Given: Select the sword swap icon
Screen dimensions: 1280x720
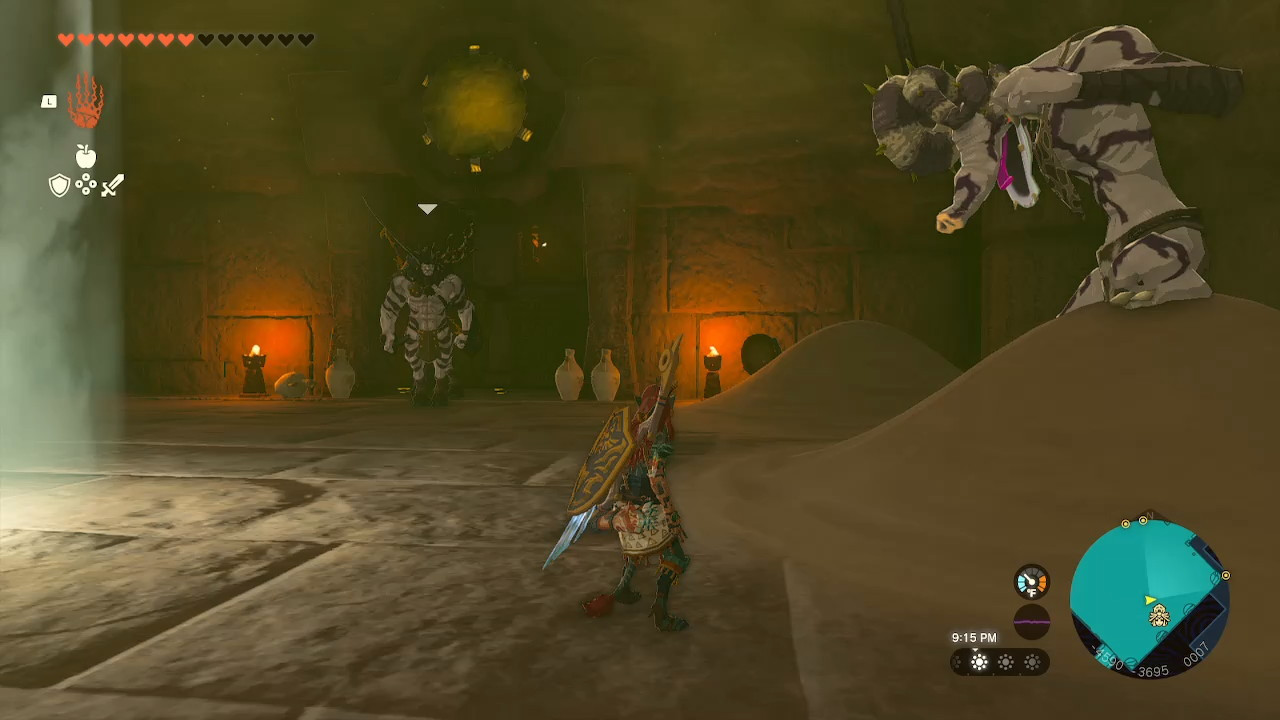Looking at the screenshot, I should (112, 185).
